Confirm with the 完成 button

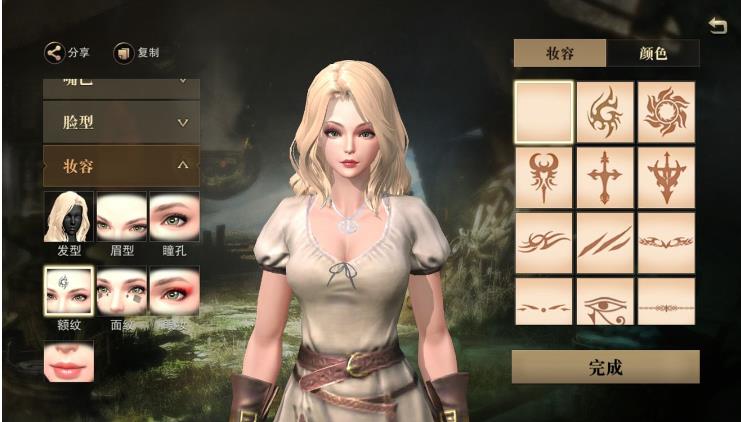pos(605,367)
